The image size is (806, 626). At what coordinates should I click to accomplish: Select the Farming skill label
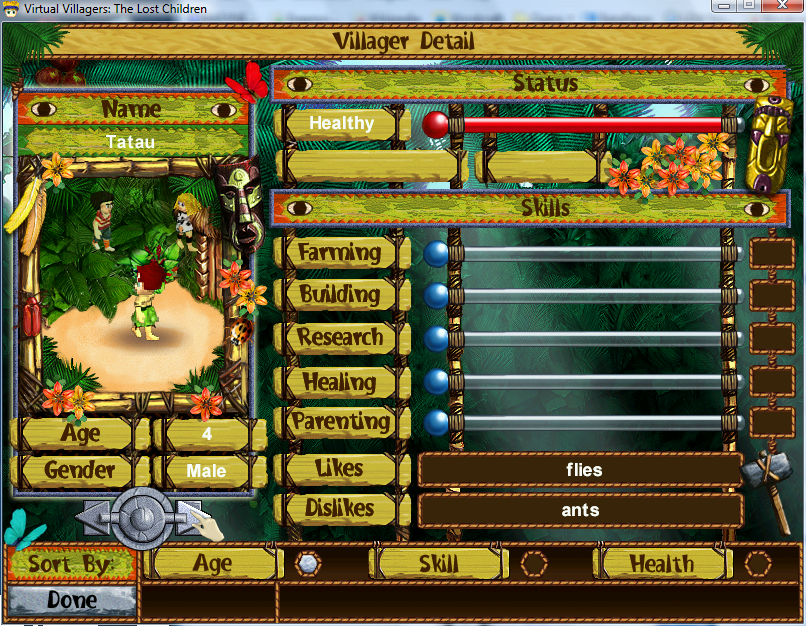[x=340, y=253]
